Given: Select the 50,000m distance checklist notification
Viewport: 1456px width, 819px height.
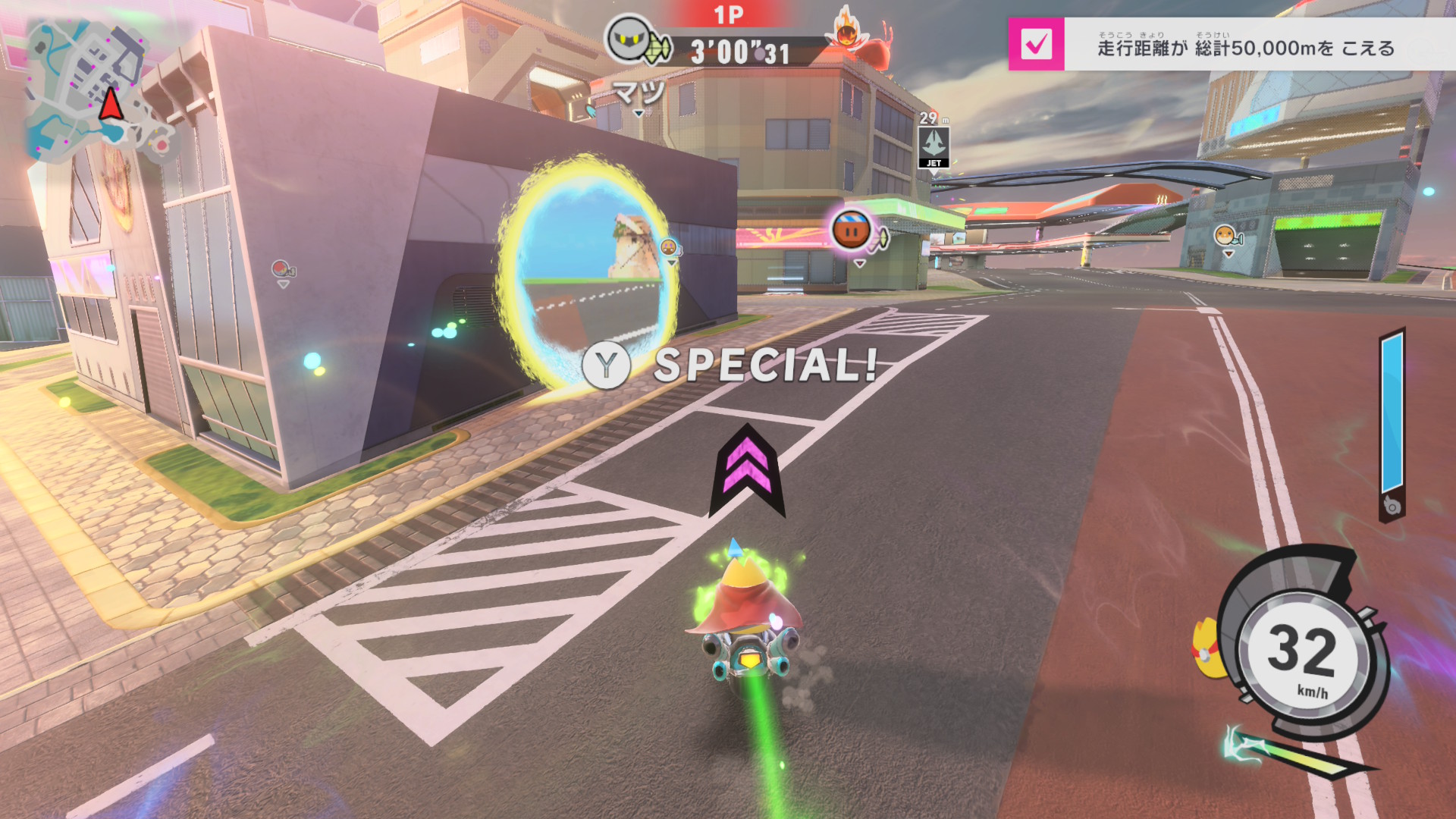Looking at the screenshot, I should pyautogui.click(x=1245, y=47).
